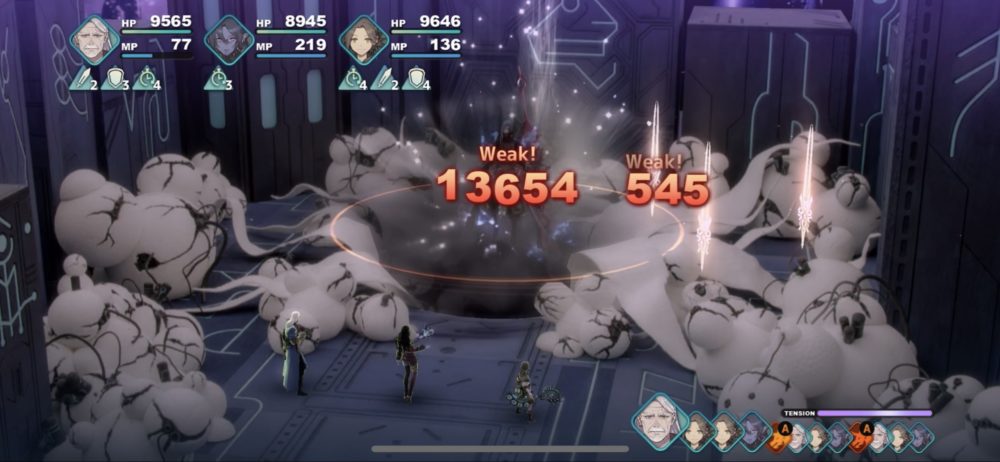The image size is (1000, 462).
Task: Select the brown-haired woman's party portrait
Action: (362, 40)
